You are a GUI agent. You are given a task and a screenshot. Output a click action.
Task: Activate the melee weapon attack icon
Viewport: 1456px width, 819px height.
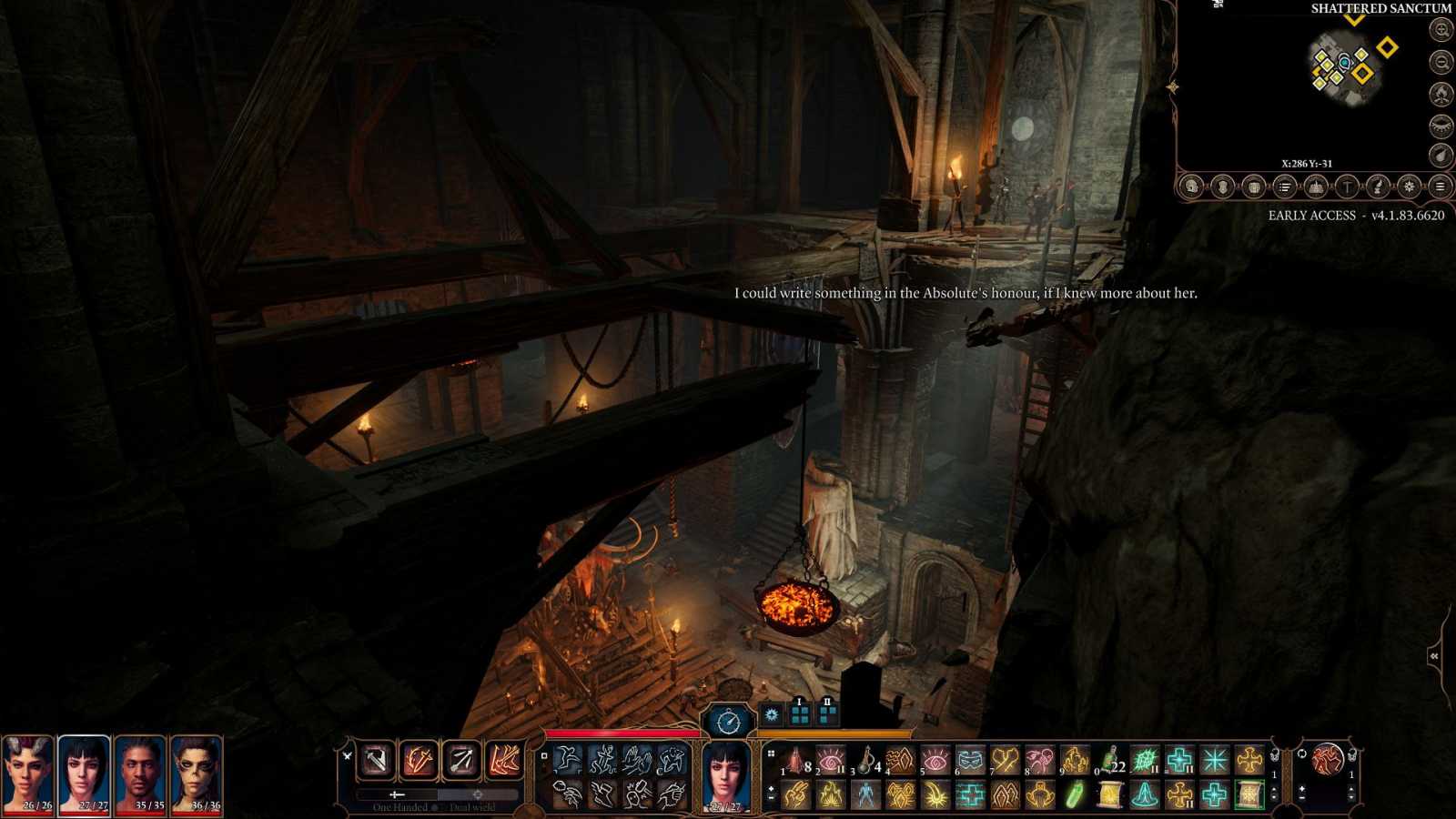click(x=376, y=760)
